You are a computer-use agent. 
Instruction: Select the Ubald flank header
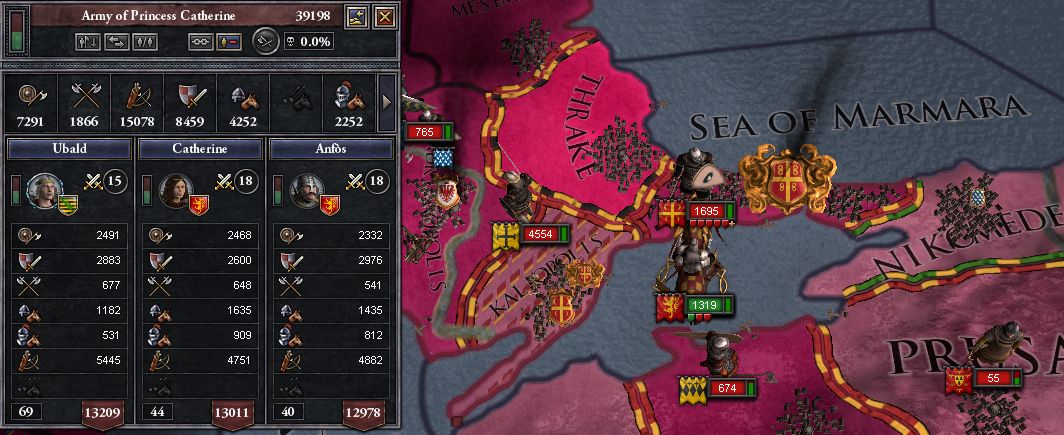point(68,148)
